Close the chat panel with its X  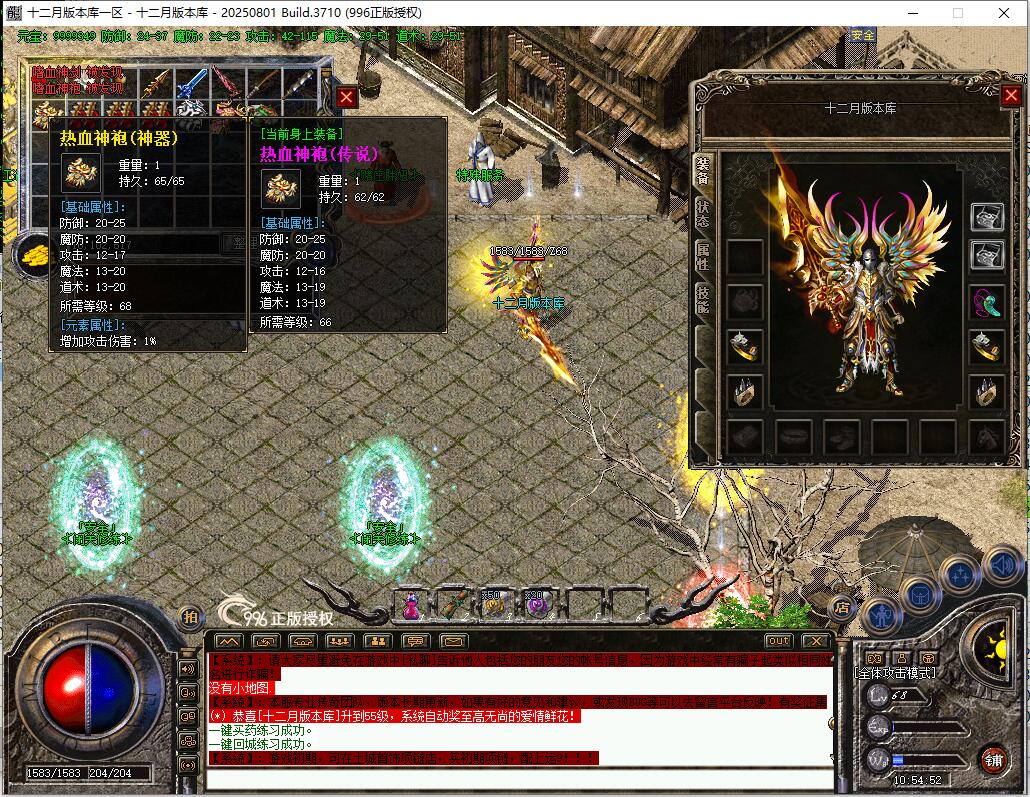pyautogui.click(x=816, y=641)
